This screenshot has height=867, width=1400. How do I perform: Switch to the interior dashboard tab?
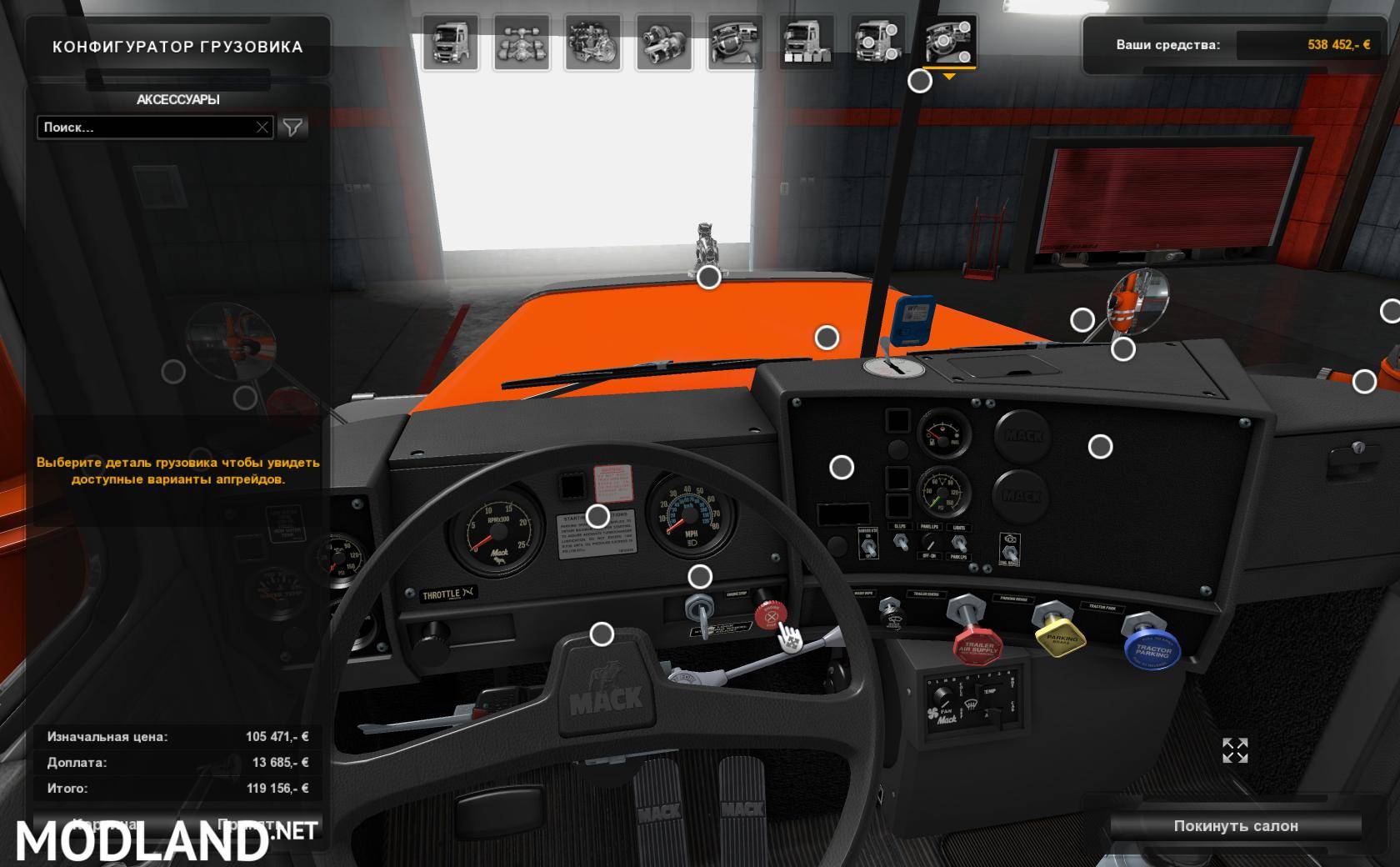point(735,42)
